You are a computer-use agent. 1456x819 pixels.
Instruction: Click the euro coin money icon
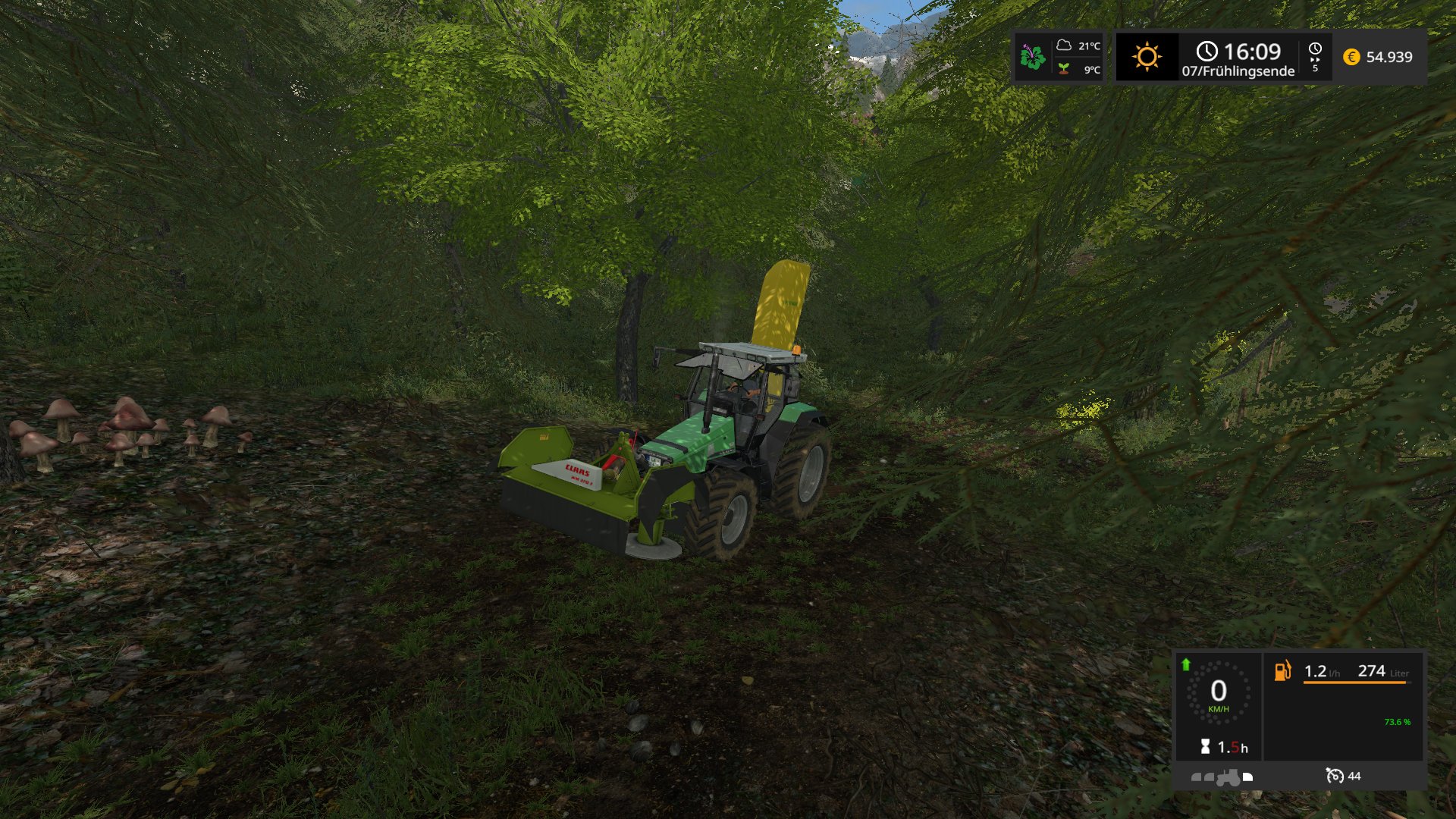point(1351,57)
